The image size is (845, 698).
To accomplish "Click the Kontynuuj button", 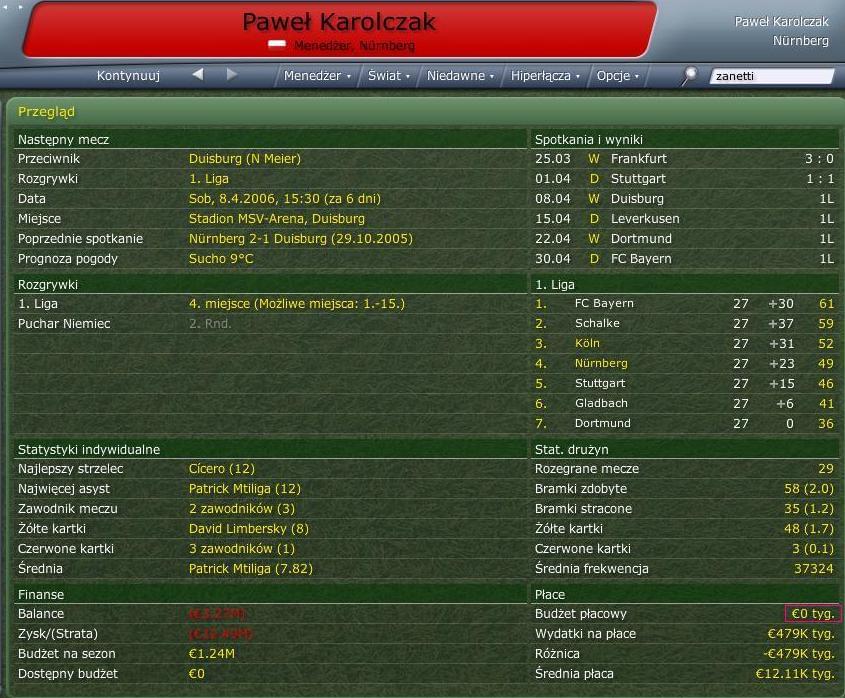I will point(129,75).
